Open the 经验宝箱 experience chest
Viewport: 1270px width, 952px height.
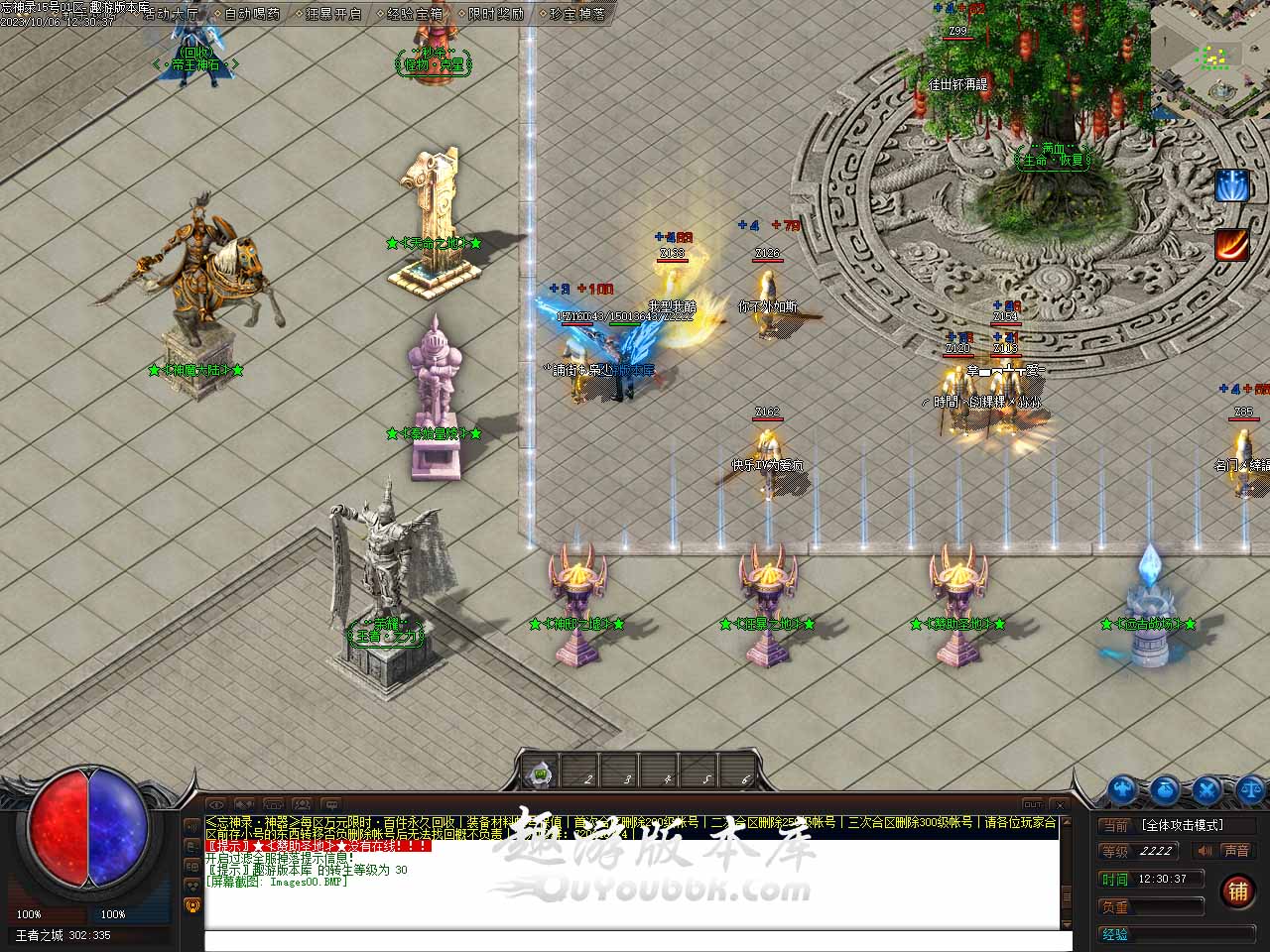(x=414, y=14)
